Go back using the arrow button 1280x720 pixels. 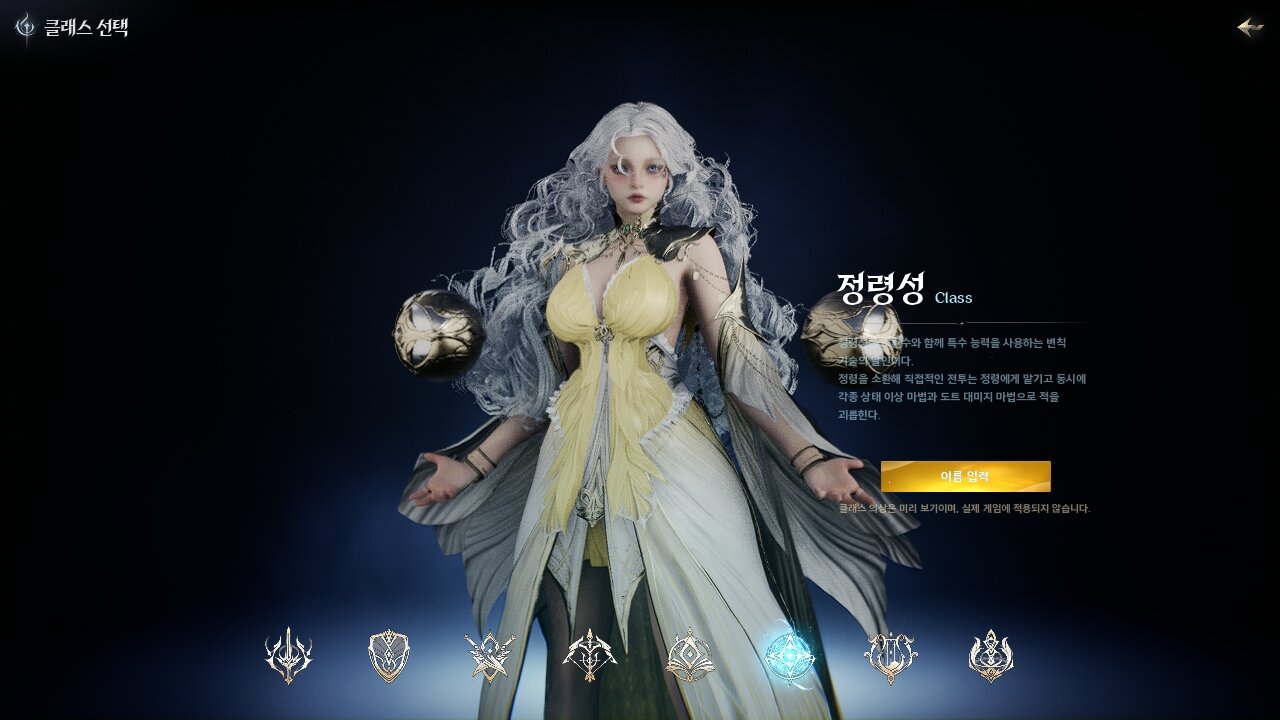coord(1250,27)
